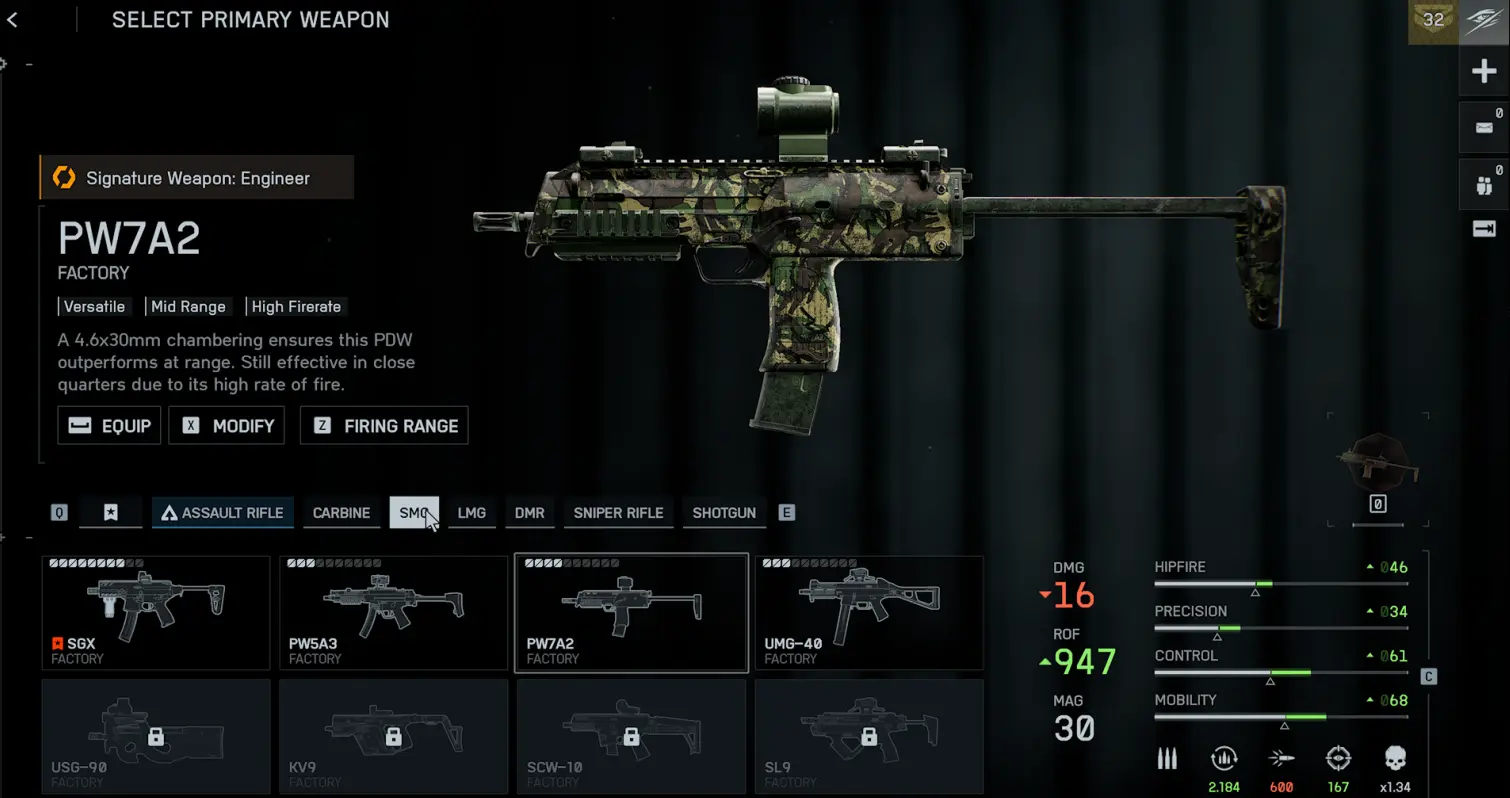The image size is (1510, 798).
Task: Switch to the Assault Rifle category
Action: (x=223, y=513)
